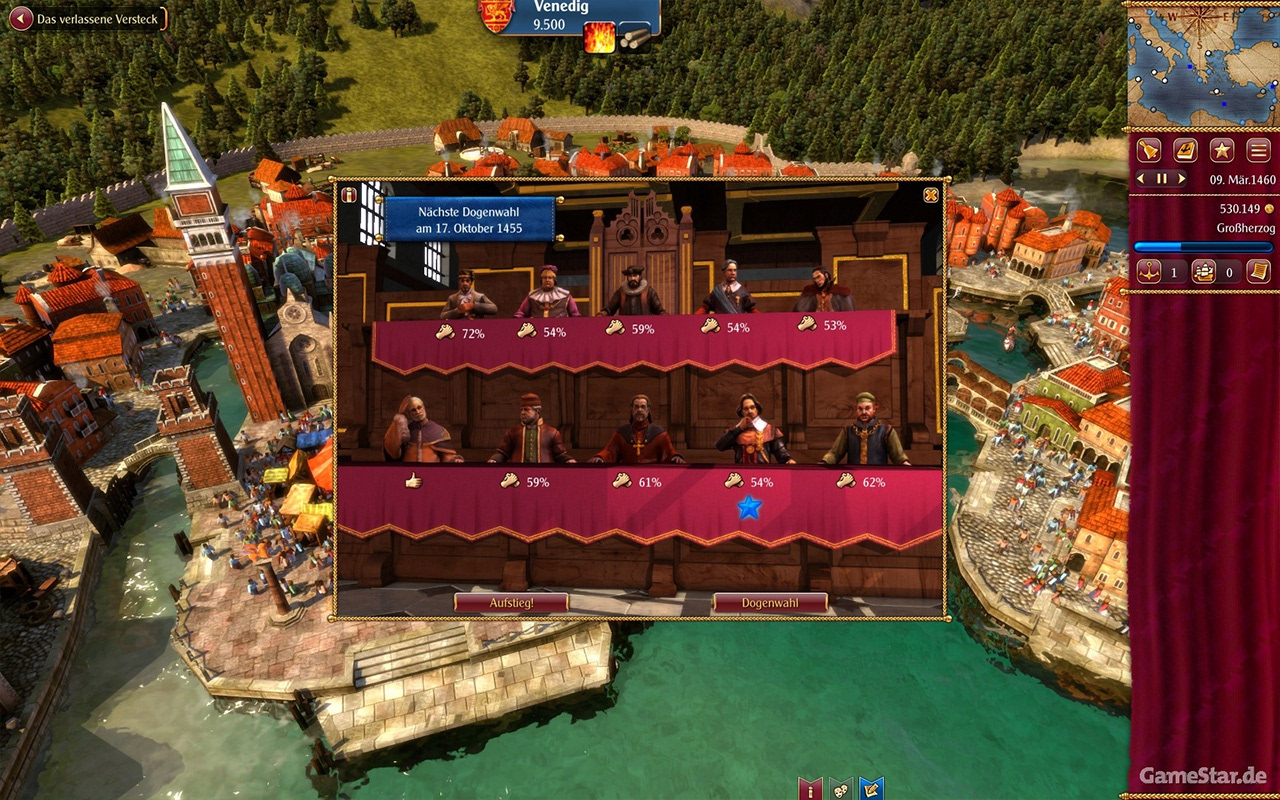
Task: Select the gold star button
Action: point(1221,151)
